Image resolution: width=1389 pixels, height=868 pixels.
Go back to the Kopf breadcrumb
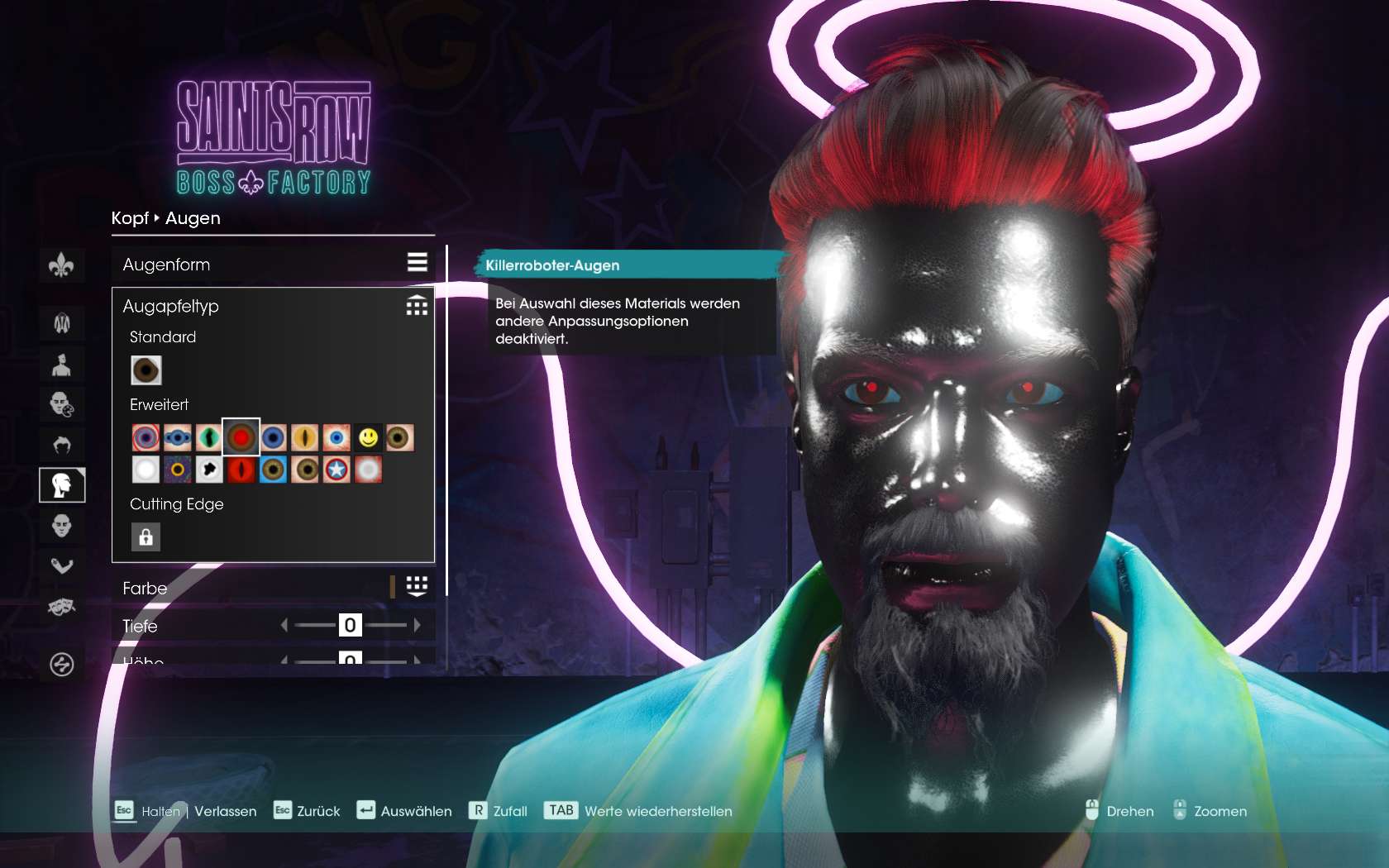coord(130,218)
